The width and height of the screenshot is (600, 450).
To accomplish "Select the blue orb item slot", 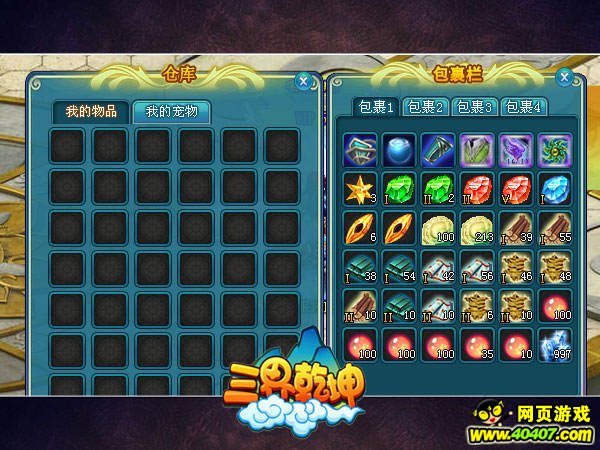I will click(x=397, y=149).
